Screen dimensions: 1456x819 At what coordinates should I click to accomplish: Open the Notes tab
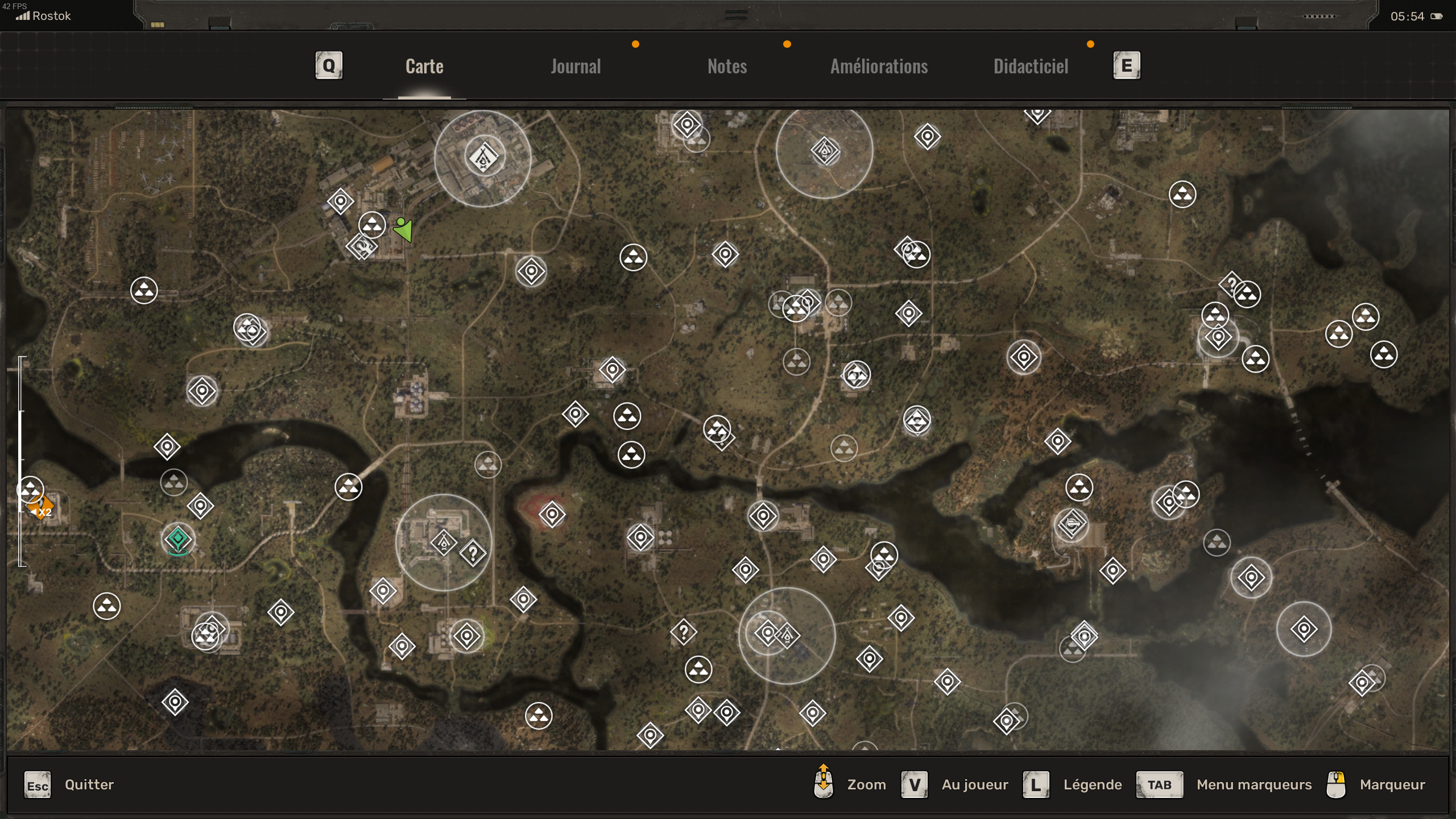point(727,66)
